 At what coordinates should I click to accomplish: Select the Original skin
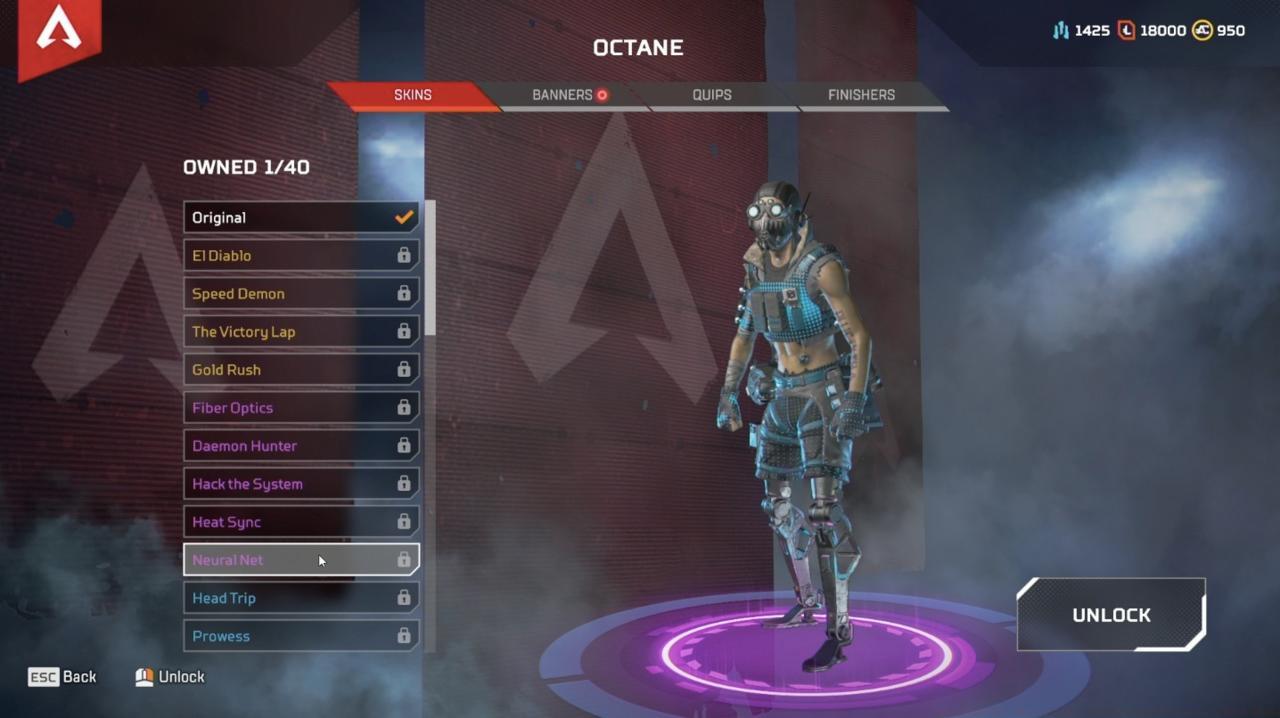(300, 218)
